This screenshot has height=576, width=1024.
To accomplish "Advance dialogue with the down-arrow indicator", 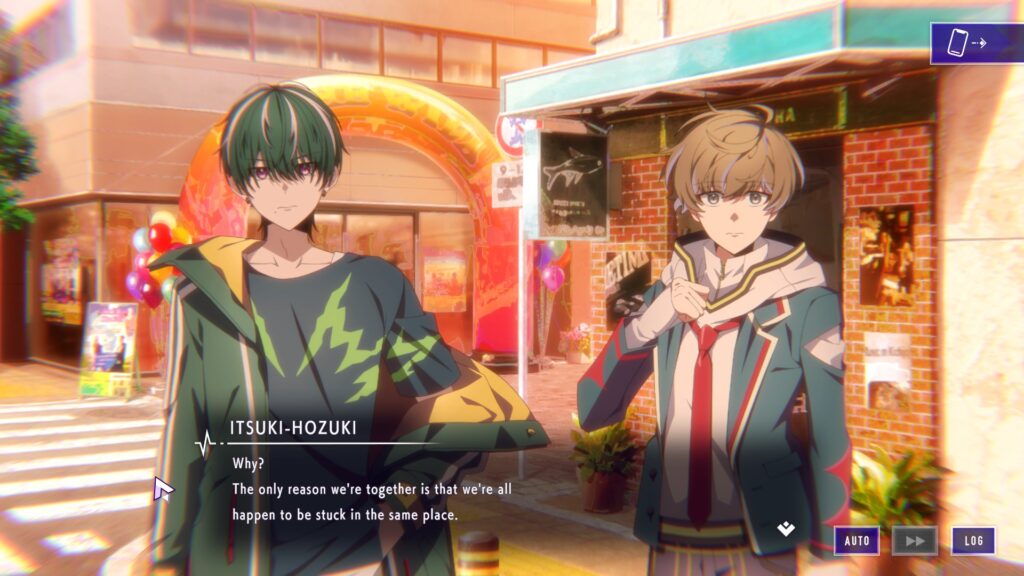I will pyautogui.click(x=786, y=528).
